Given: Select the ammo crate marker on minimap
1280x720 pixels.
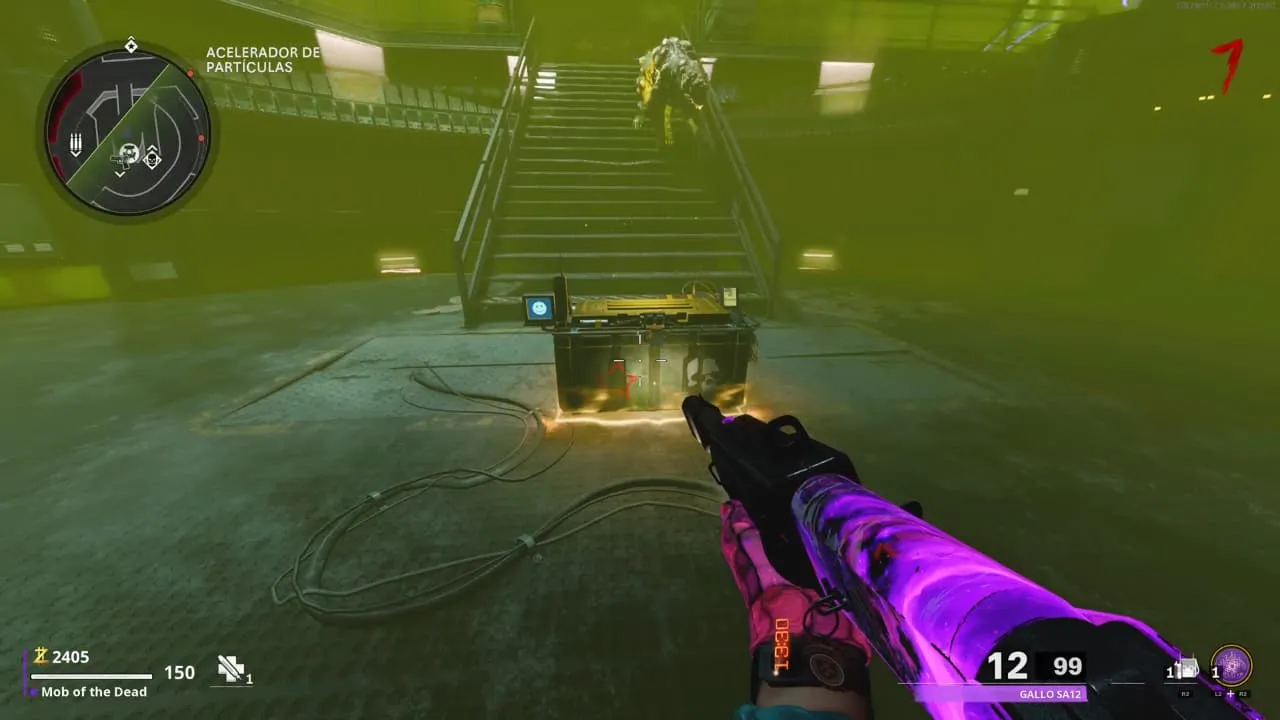Looking at the screenshot, I should click(x=76, y=145).
